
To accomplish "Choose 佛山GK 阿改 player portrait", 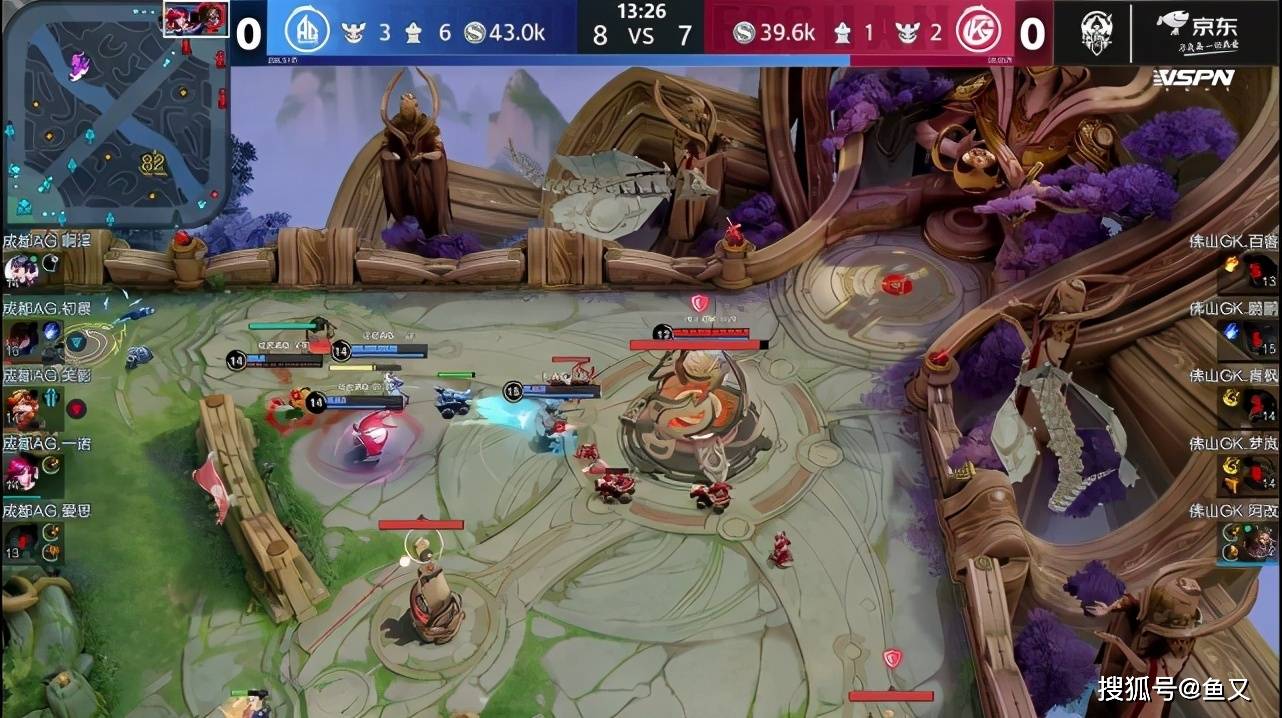I will coord(1261,542).
